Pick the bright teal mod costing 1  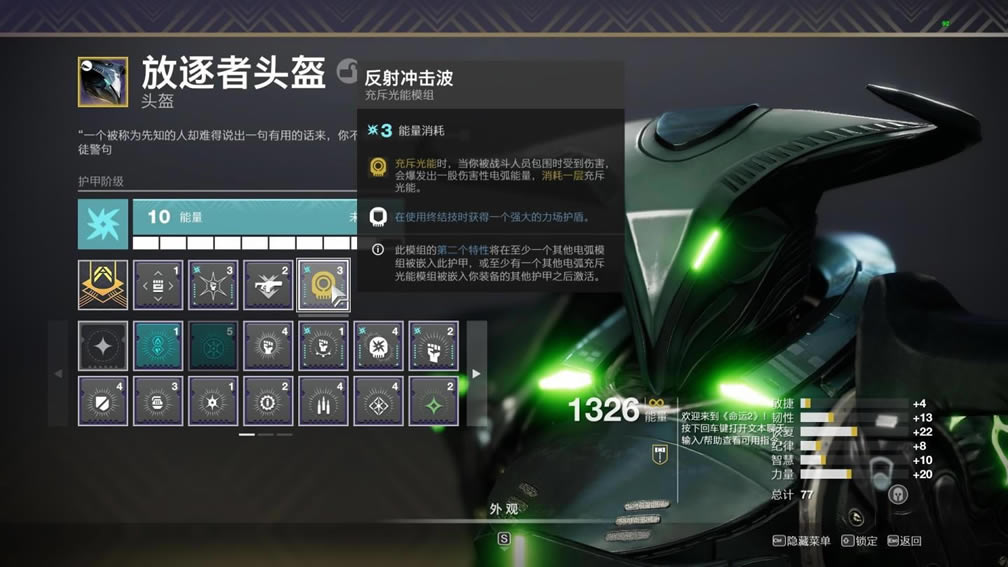pos(158,346)
